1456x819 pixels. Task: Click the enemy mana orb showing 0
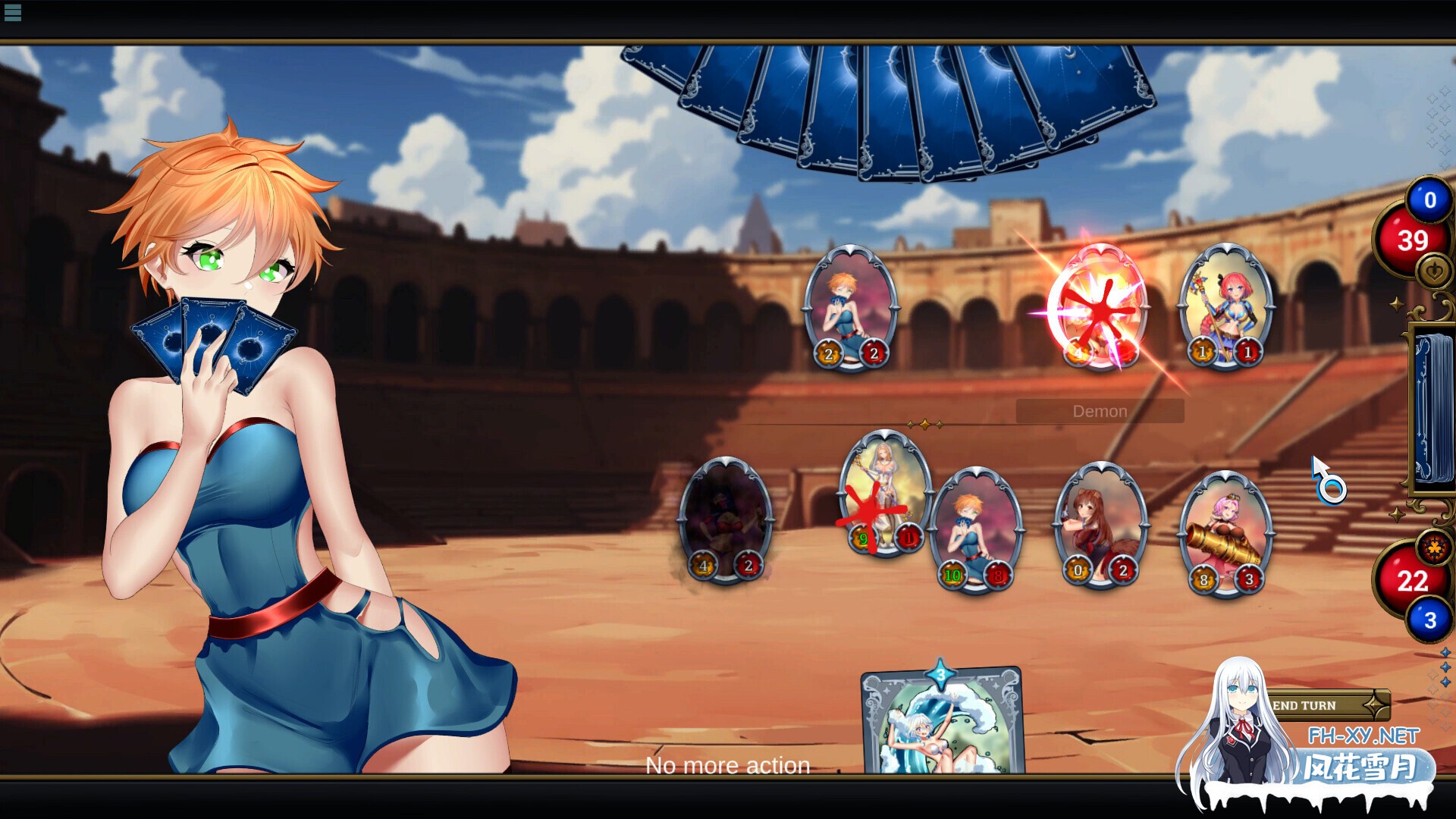click(x=1429, y=200)
